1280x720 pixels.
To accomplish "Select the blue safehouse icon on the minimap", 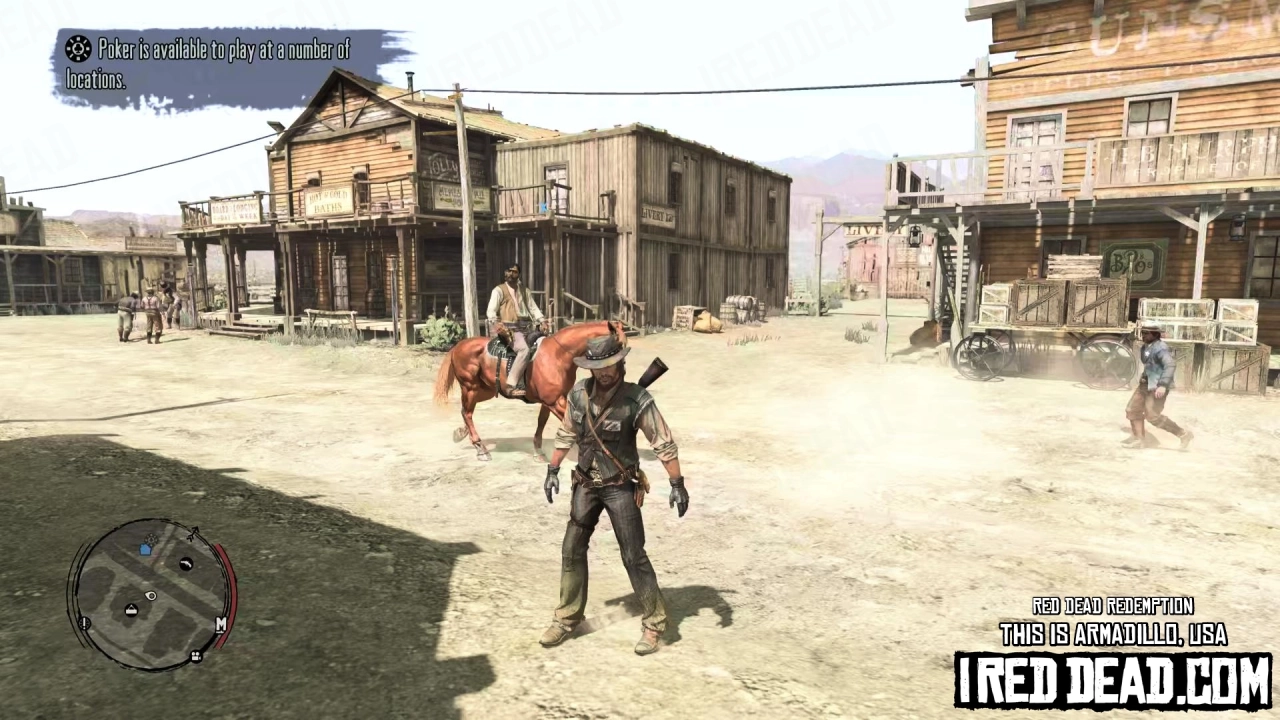I will tap(146, 550).
